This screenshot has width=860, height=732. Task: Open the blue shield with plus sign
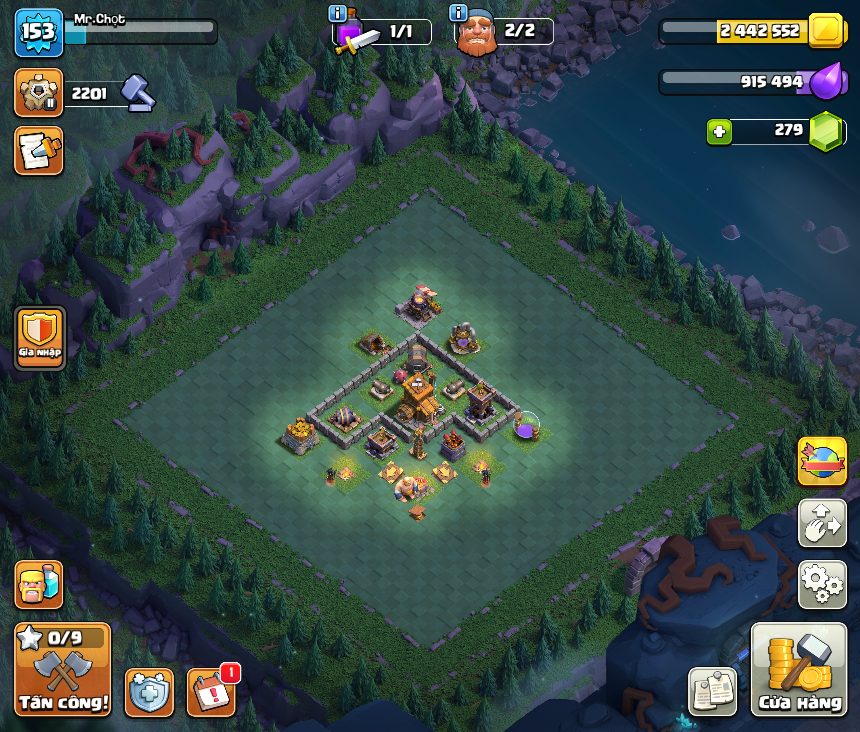tap(149, 692)
